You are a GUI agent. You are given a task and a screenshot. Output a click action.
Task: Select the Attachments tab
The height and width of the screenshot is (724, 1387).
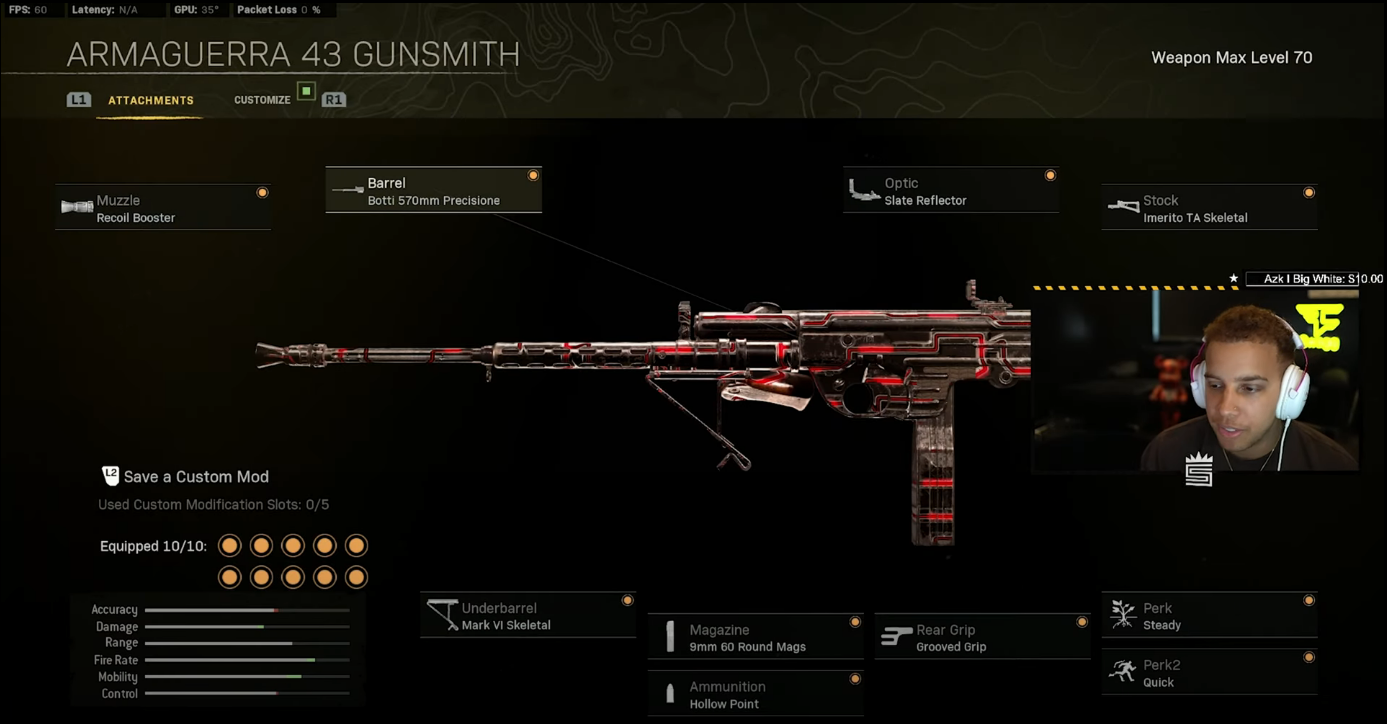click(151, 99)
